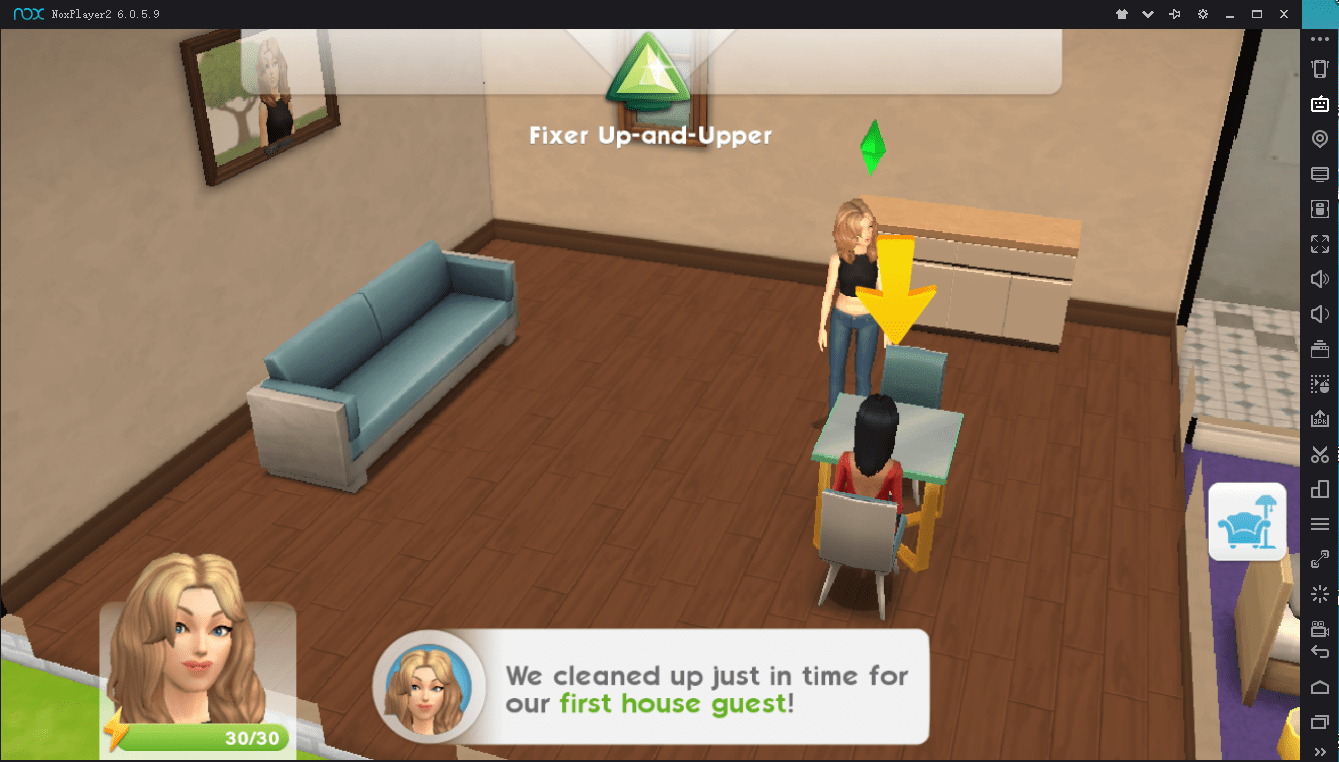Pin NoxPlayer window on top
The width and height of the screenshot is (1339, 762).
[1175, 14]
